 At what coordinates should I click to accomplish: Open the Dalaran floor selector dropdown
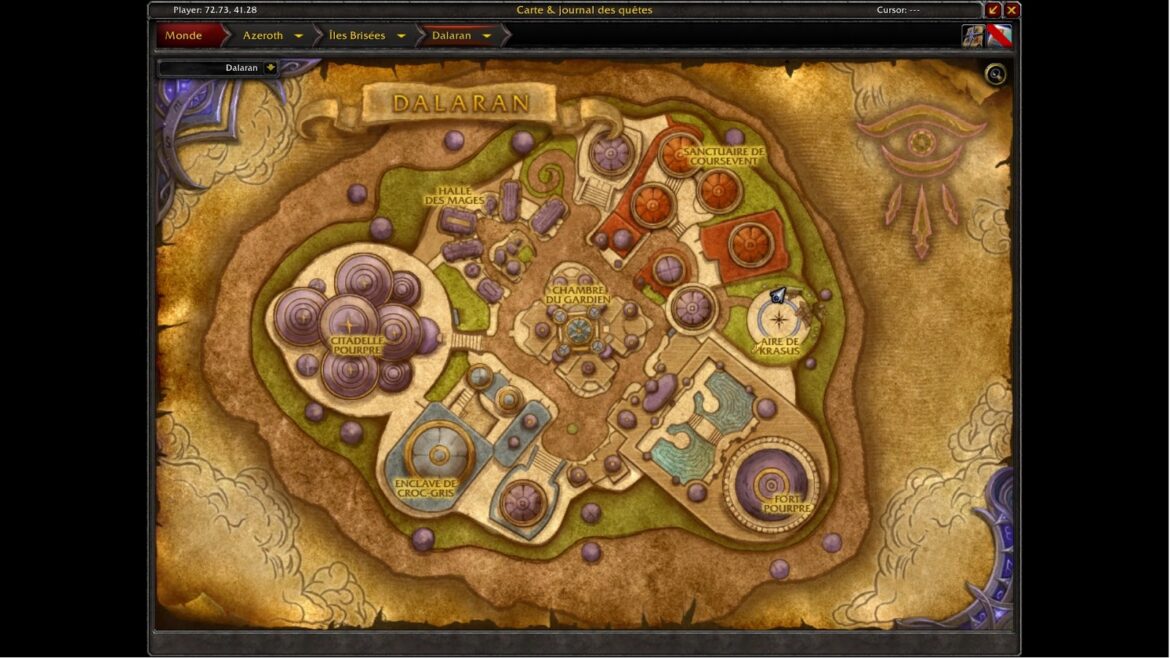tap(270, 68)
